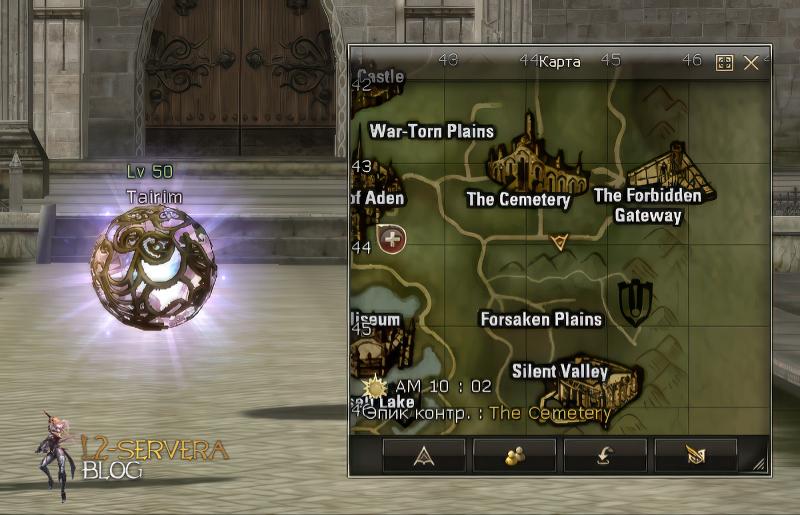Click the party members button under the map
Viewport: 800px width, 515px height.
point(515,455)
